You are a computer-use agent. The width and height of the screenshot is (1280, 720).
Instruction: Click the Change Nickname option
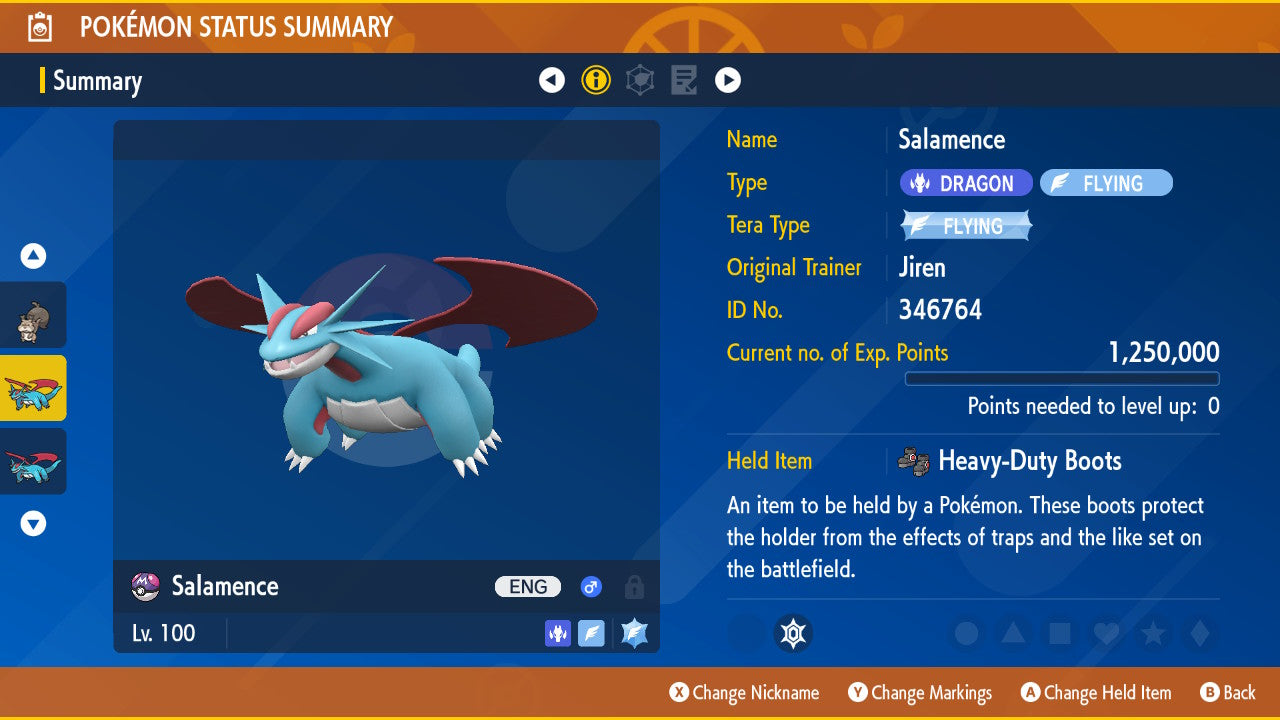click(744, 692)
